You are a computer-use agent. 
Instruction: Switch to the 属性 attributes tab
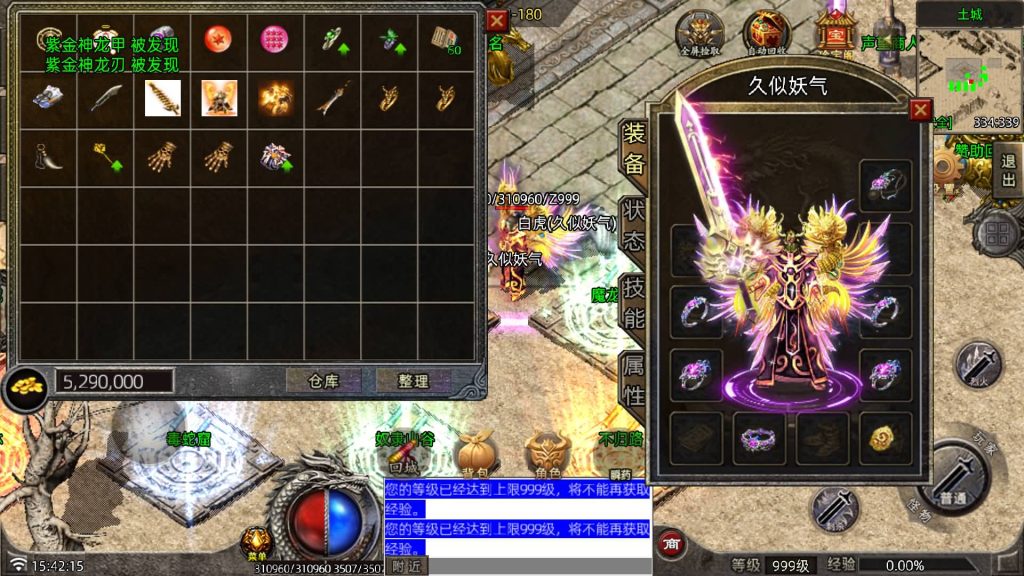pos(634,380)
